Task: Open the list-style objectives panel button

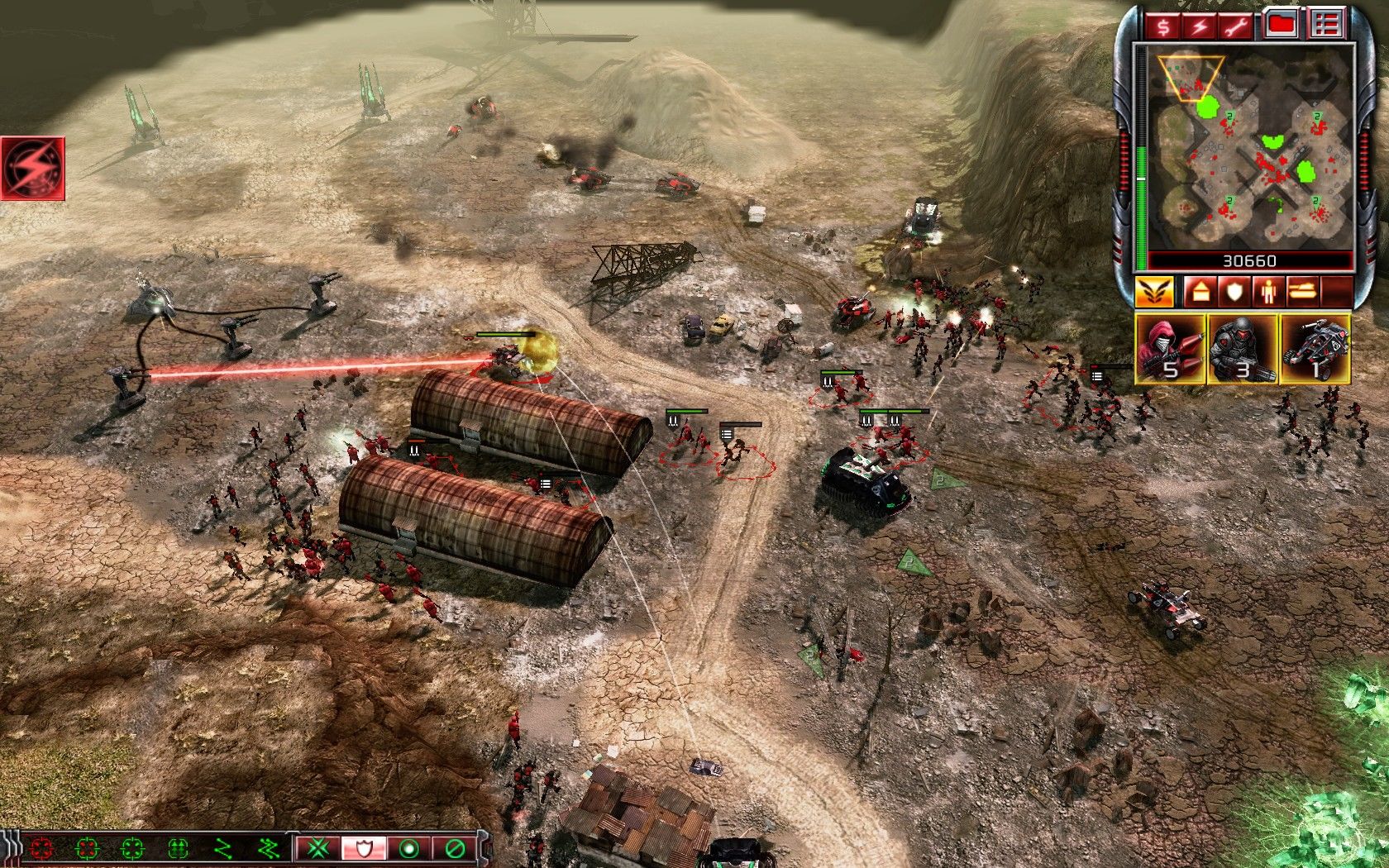Action: click(1325, 25)
